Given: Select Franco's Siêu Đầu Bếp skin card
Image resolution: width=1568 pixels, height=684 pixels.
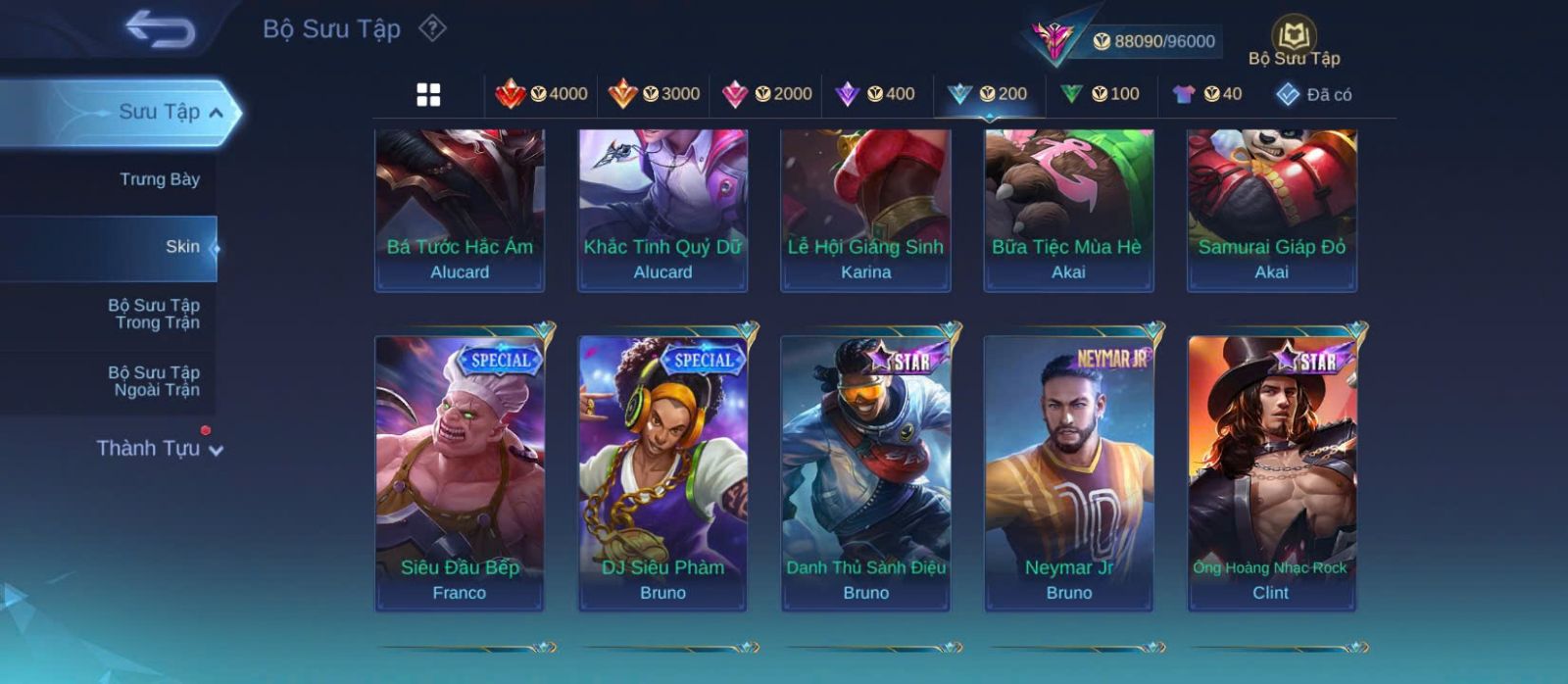Looking at the screenshot, I should [x=460, y=471].
